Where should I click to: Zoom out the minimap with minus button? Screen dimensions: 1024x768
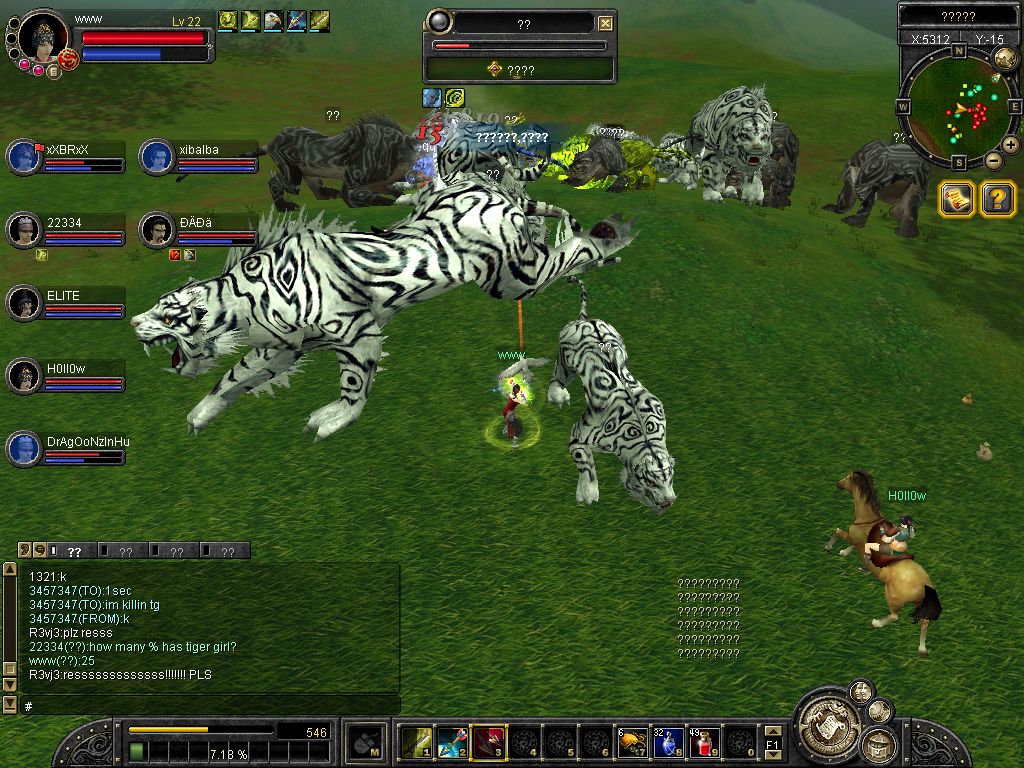coord(993,160)
